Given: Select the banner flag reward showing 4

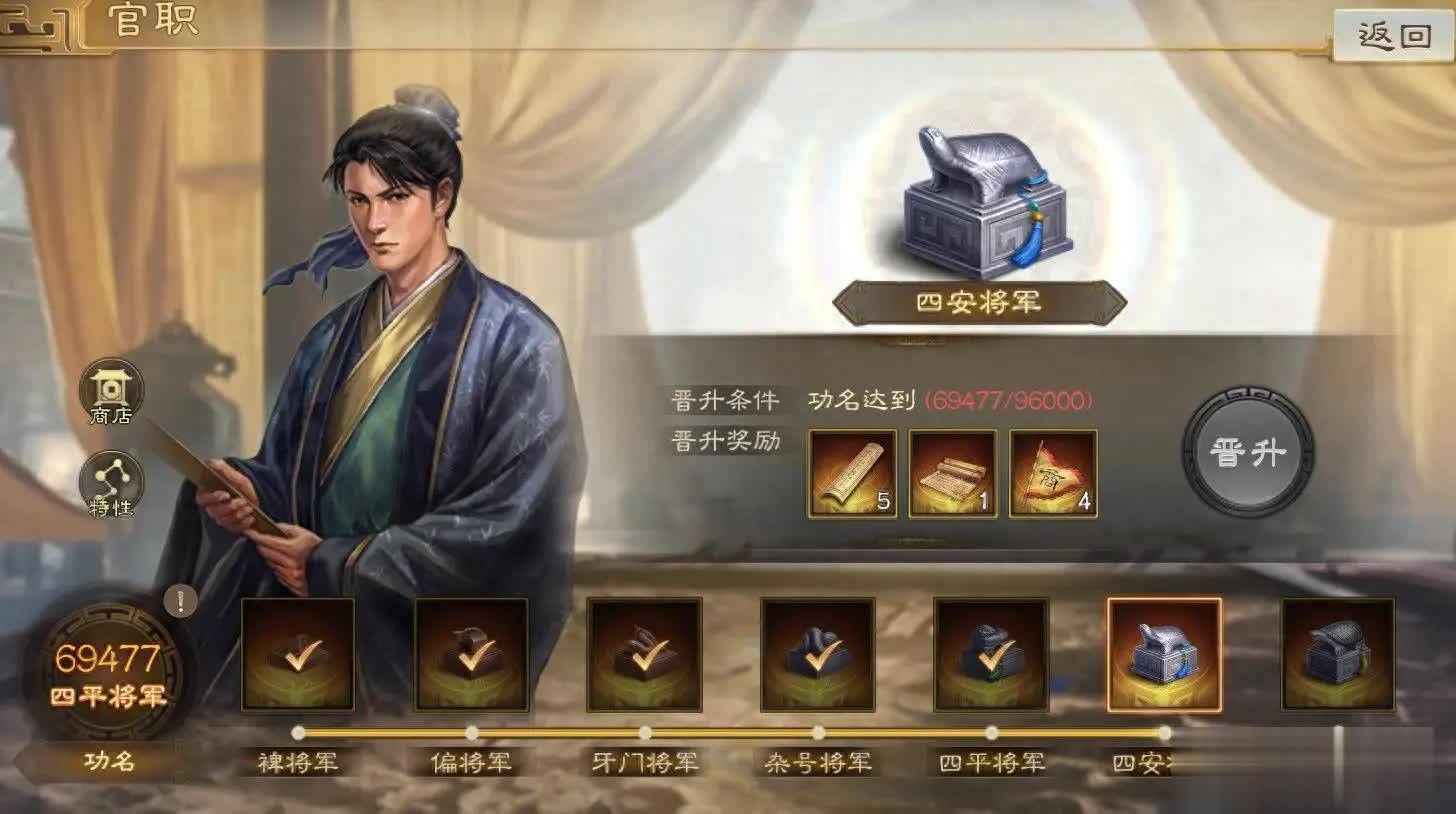Looking at the screenshot, I should pyautogui.click(x=1051, y=474).
